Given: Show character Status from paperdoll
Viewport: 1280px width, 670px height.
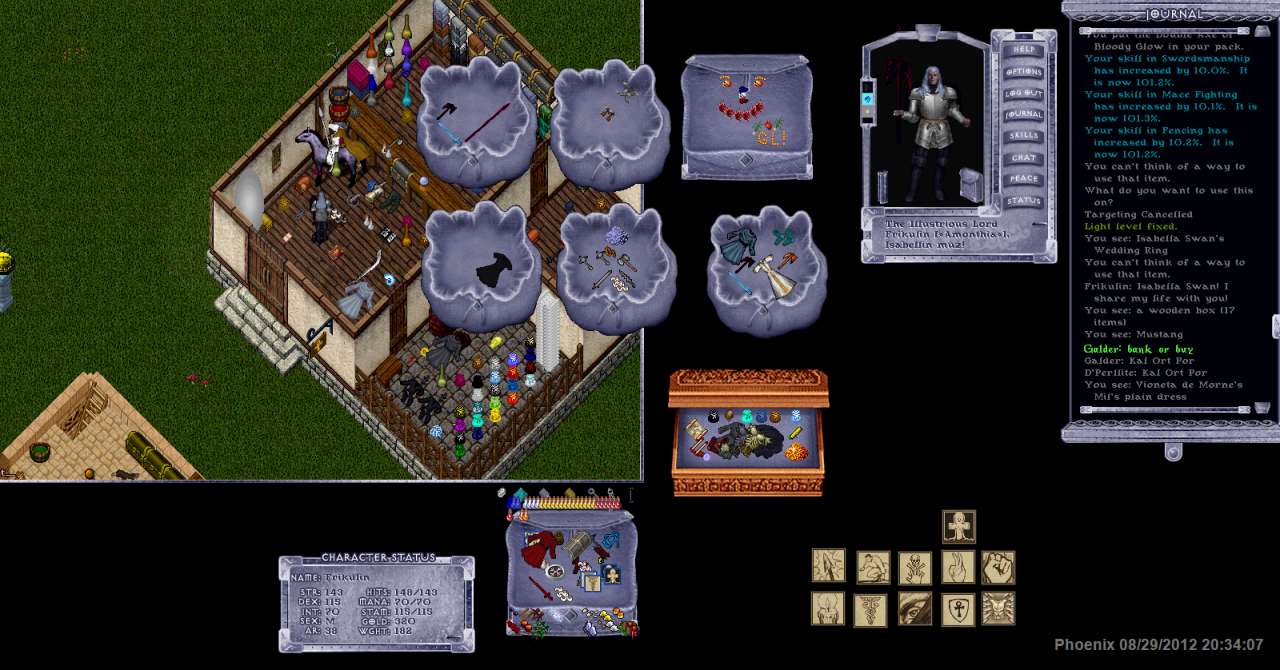Looking at the screenshot, I should pyautogui.click(x=1023, y=201).
